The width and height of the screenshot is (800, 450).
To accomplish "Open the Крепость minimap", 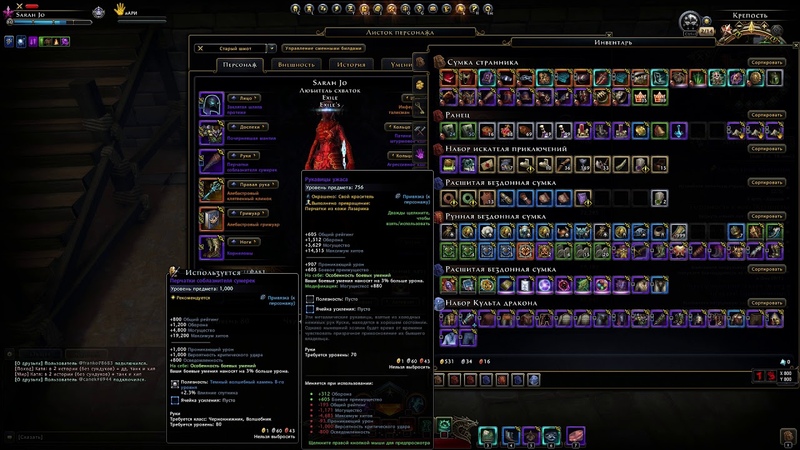I will [741, 30].
